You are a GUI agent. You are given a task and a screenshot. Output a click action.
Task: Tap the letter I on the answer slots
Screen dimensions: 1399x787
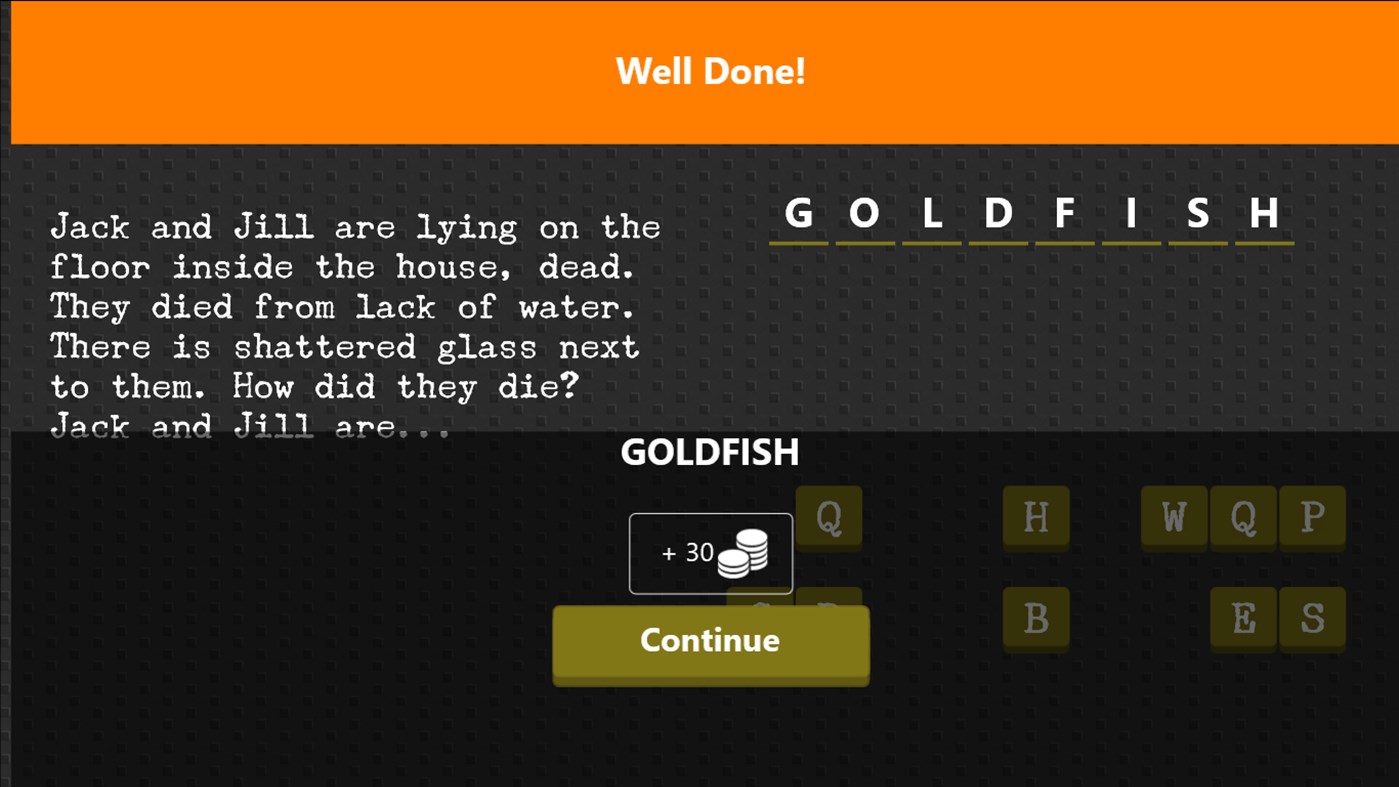click(1130, 213)
